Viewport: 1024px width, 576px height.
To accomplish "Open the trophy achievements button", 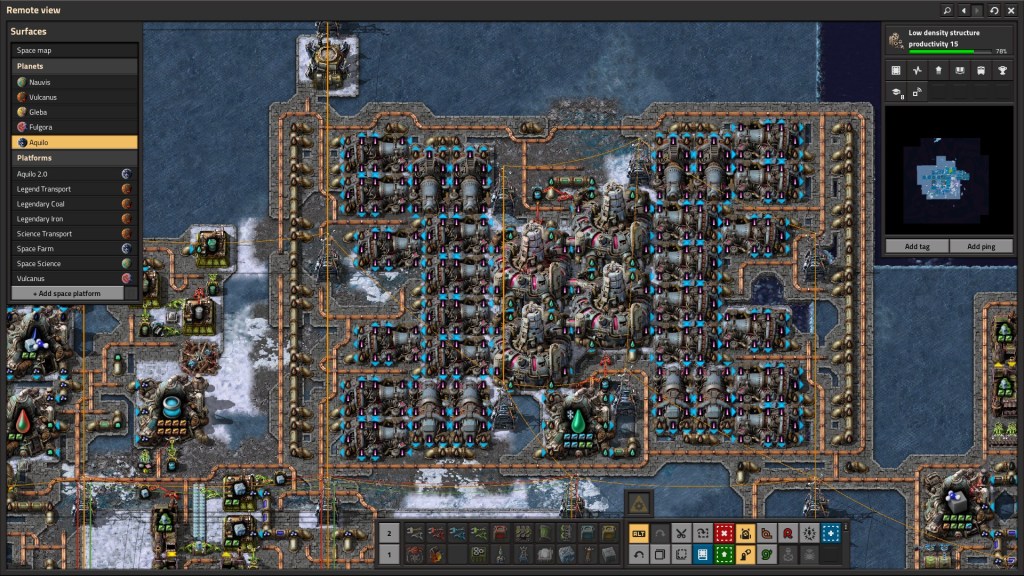I will coord(1003,70).
